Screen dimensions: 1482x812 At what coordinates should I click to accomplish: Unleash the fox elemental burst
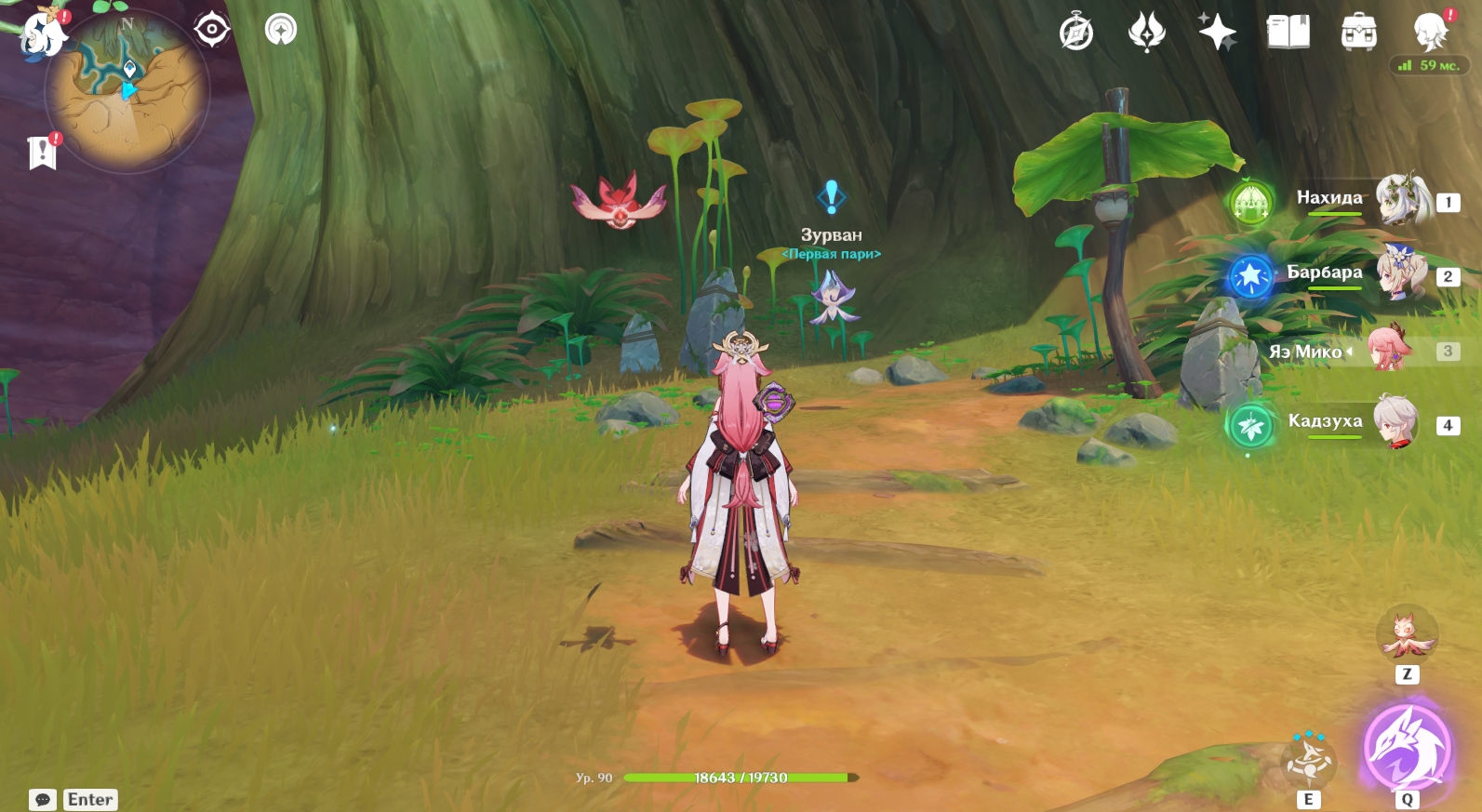1407,747
